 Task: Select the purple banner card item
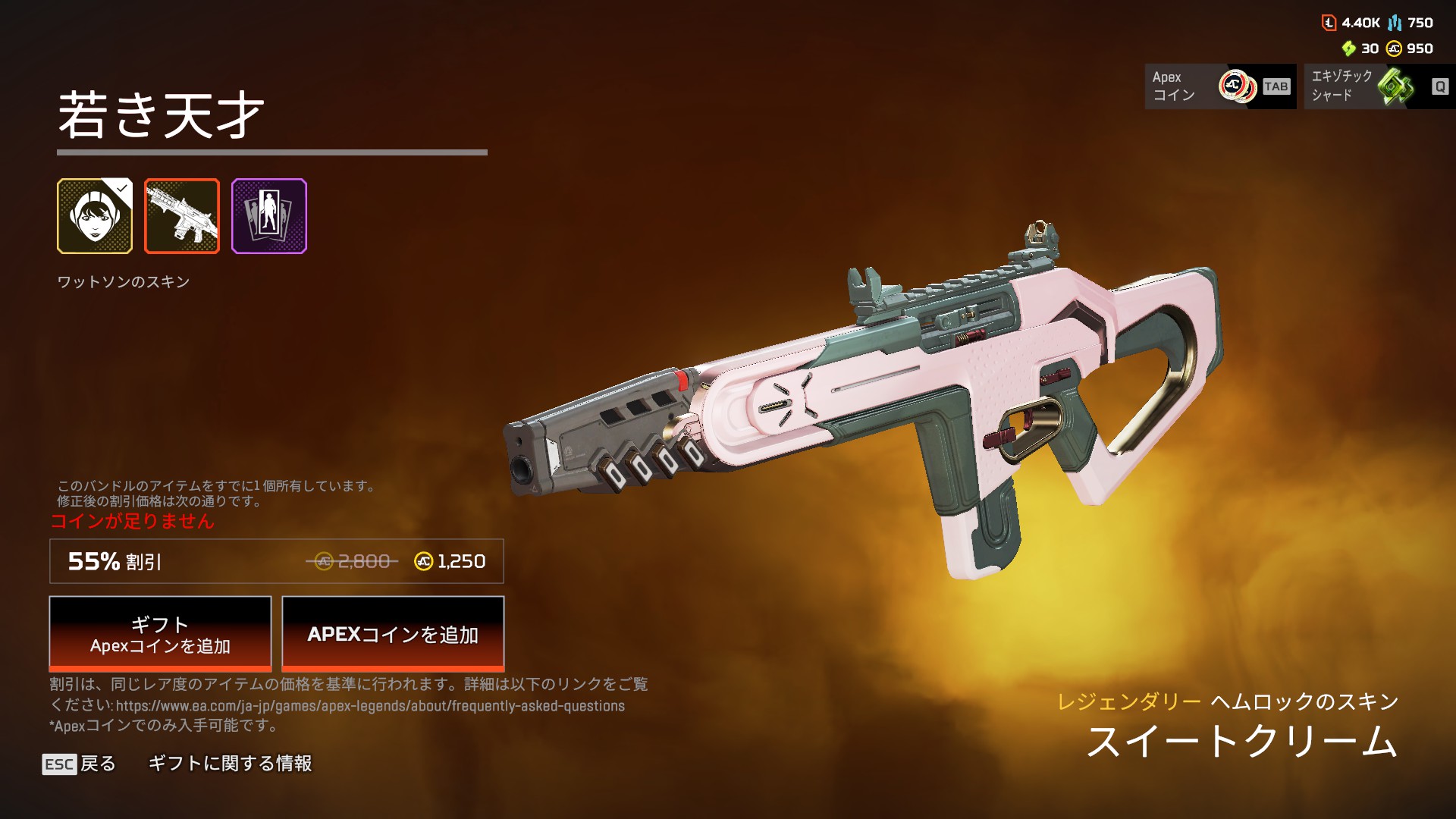[x=269, y=216]
